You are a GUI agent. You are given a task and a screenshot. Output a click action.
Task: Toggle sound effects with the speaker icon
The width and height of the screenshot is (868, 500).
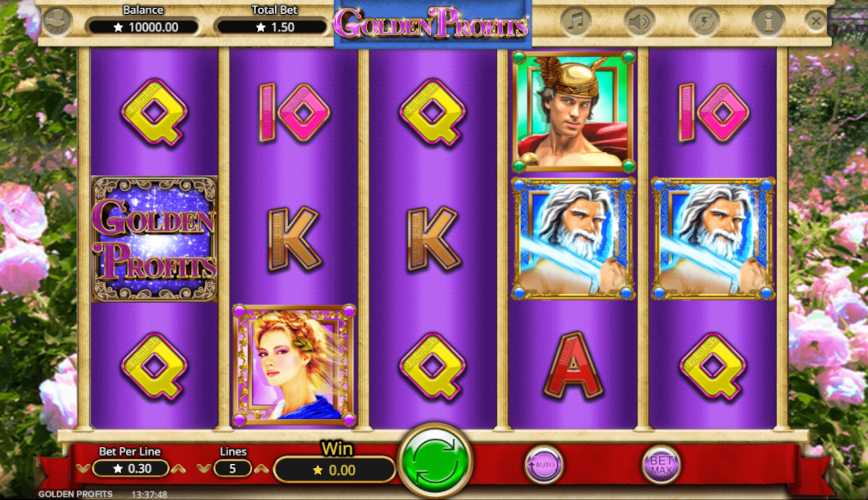click(638, 20)
